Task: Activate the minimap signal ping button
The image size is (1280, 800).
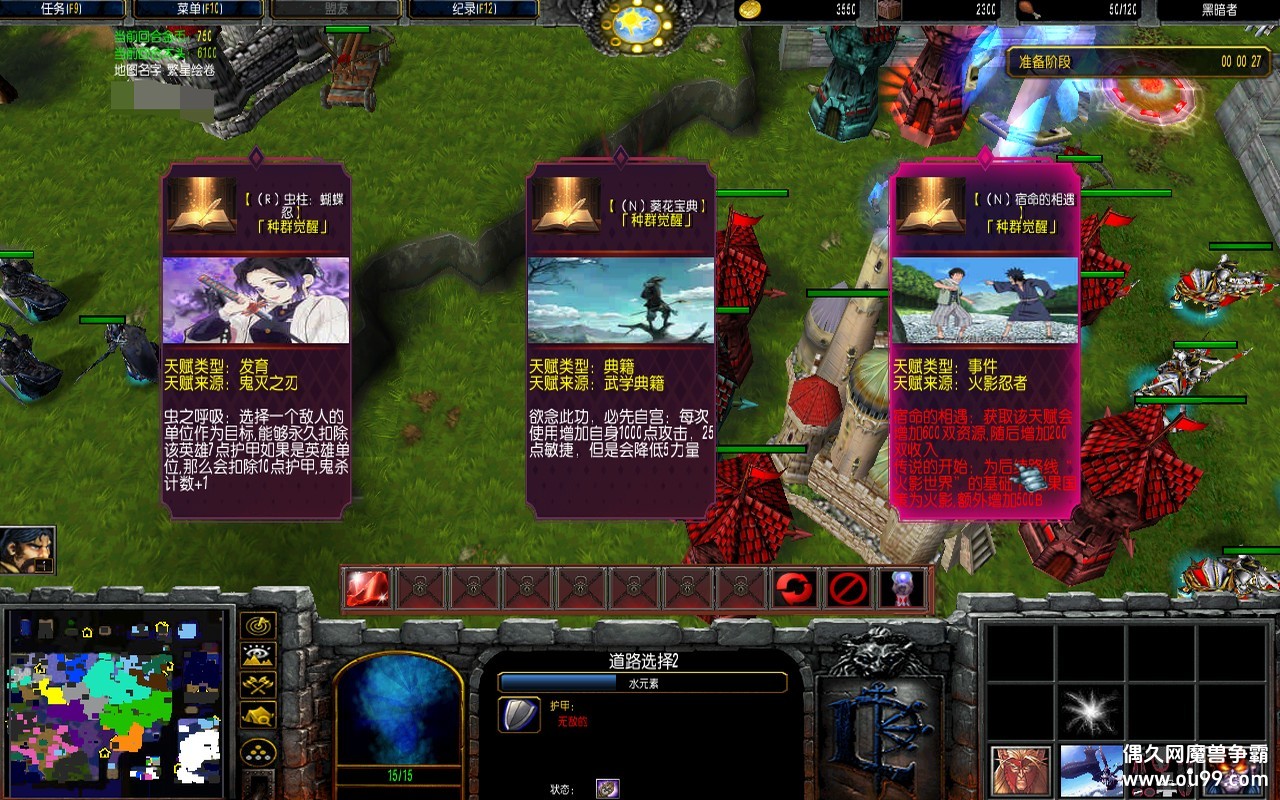Action: 259,627
